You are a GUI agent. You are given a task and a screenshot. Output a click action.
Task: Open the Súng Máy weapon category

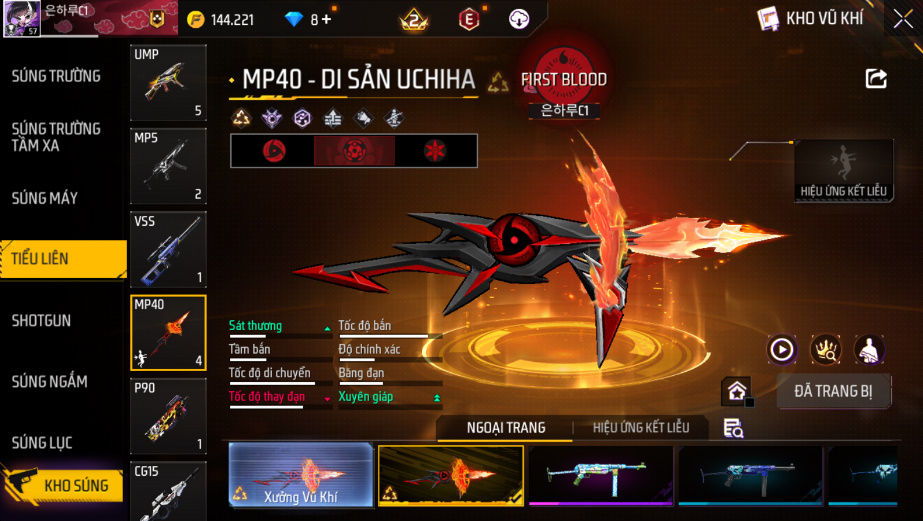pos(45,198)
